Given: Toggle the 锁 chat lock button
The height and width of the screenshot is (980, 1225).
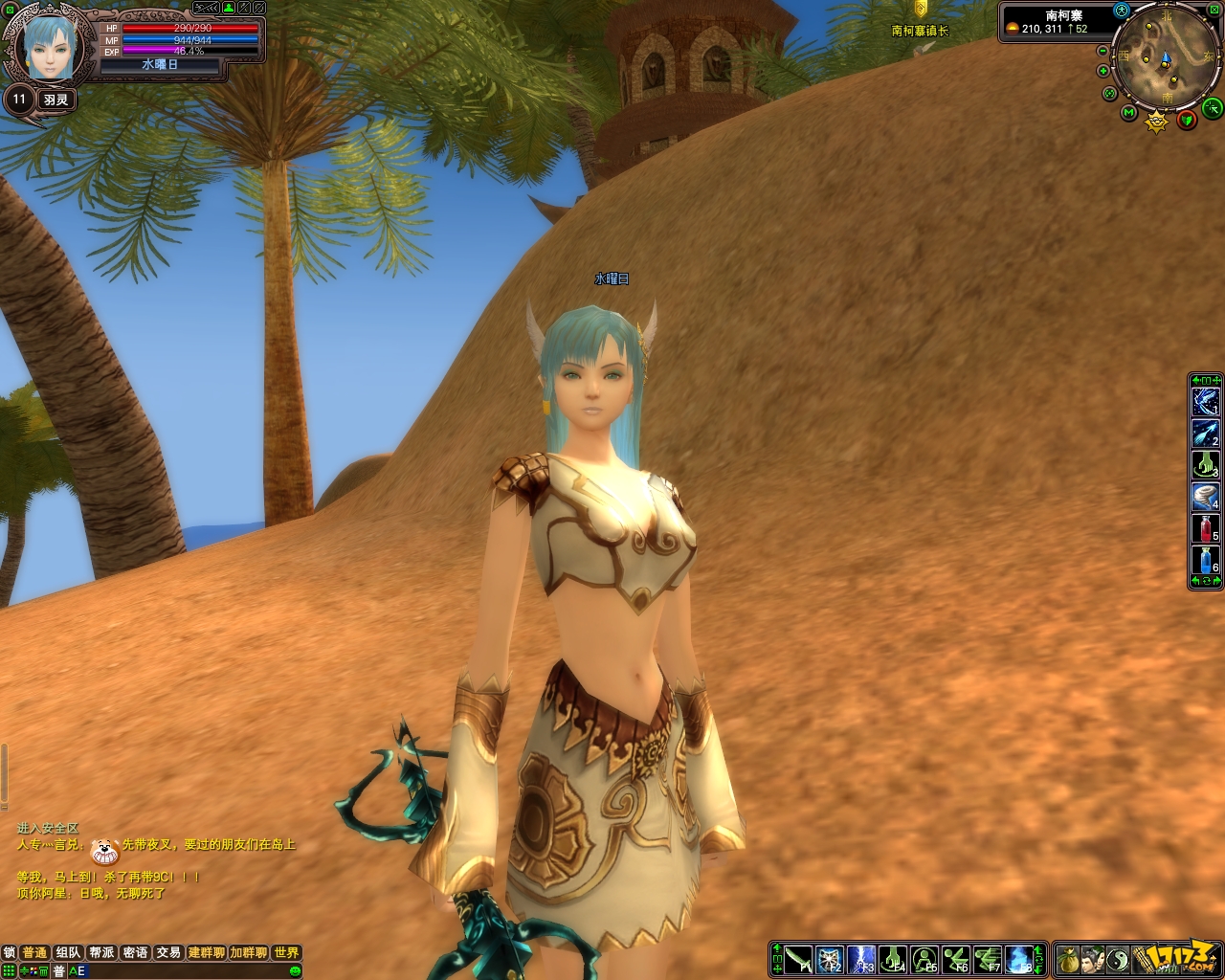Looking at the screenshot, I should pyautogui.click(x=9, y=952).
